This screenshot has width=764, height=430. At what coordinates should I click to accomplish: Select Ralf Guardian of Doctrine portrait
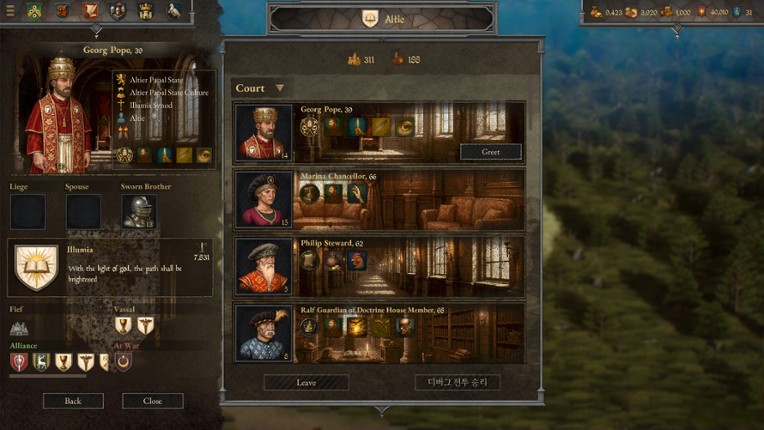tap(264, 333)
